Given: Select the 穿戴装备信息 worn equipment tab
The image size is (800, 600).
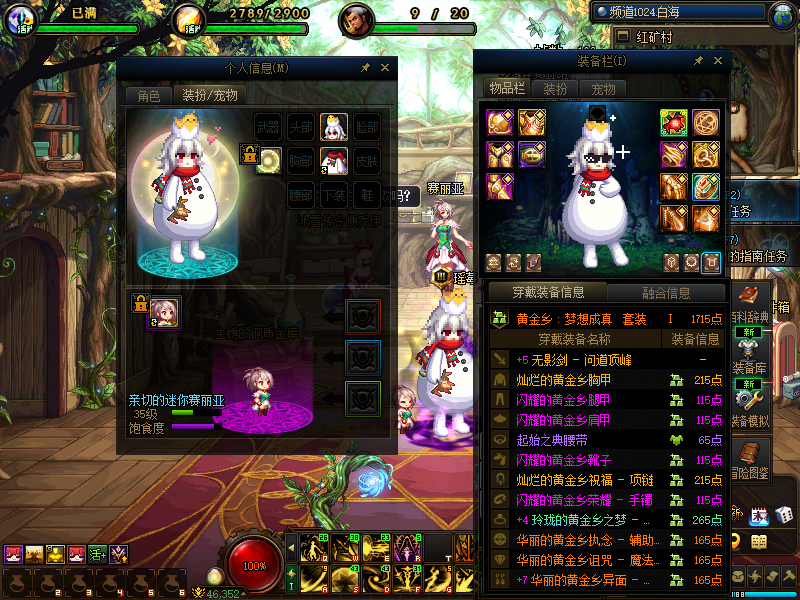Looking at the screenshot, I should [547, 293].
